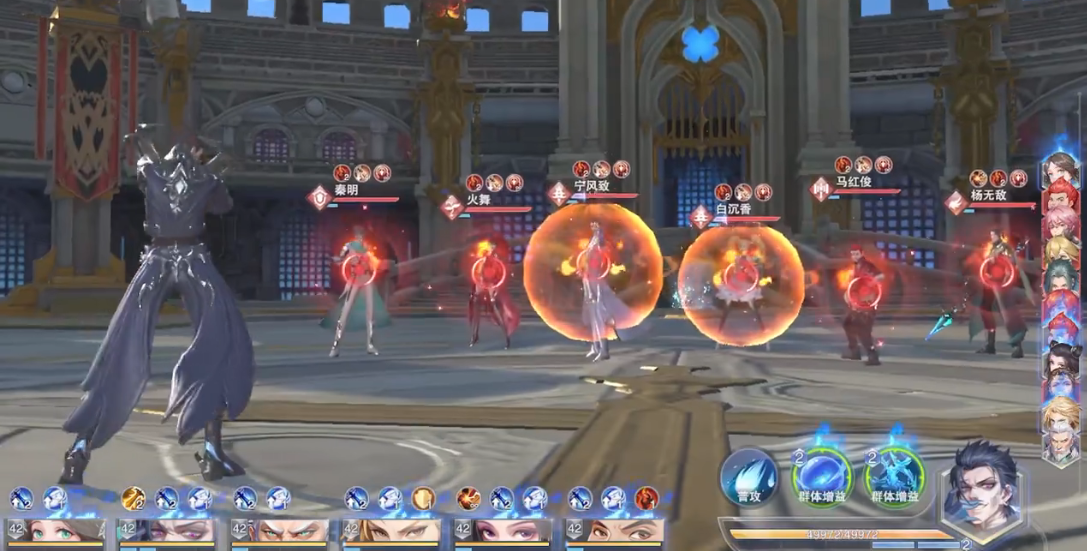Target enemy 马红俊 via red marker

[x=863, y=289]
